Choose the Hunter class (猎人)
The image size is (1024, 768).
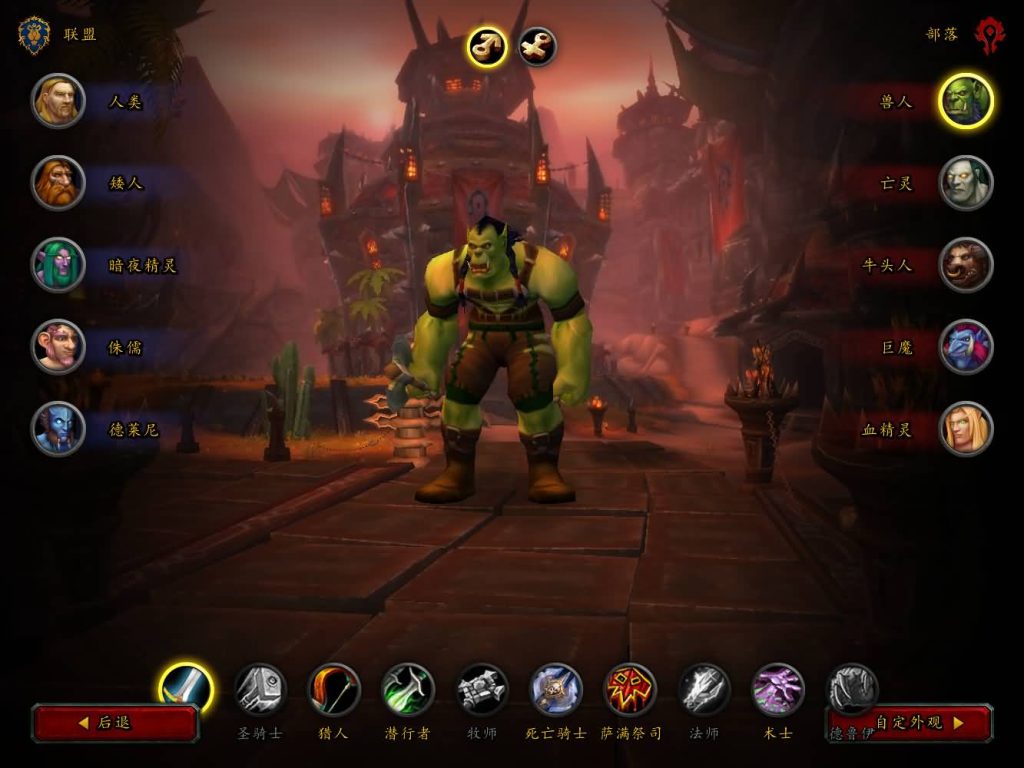[x=334, y=689]
